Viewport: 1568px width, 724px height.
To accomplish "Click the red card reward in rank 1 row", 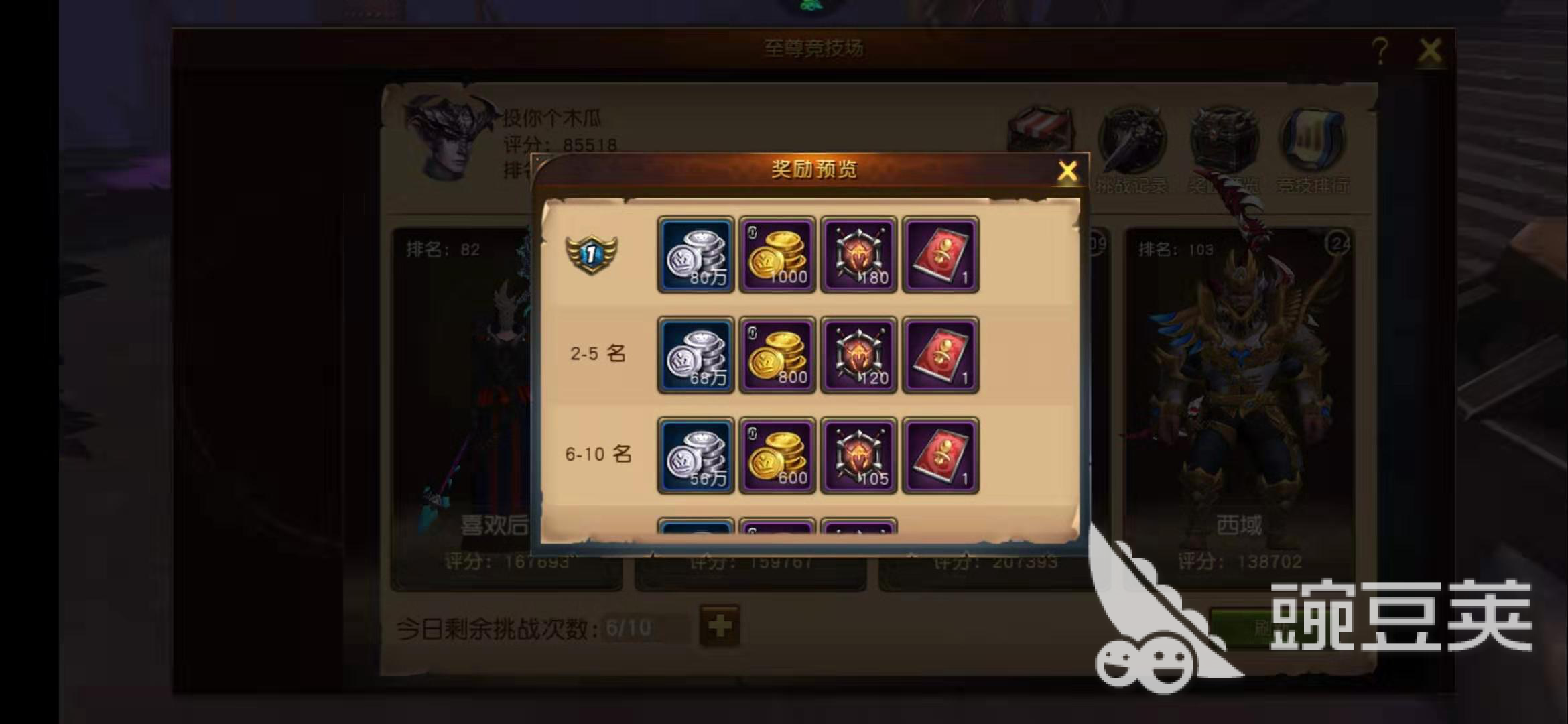I will (941, 255).
